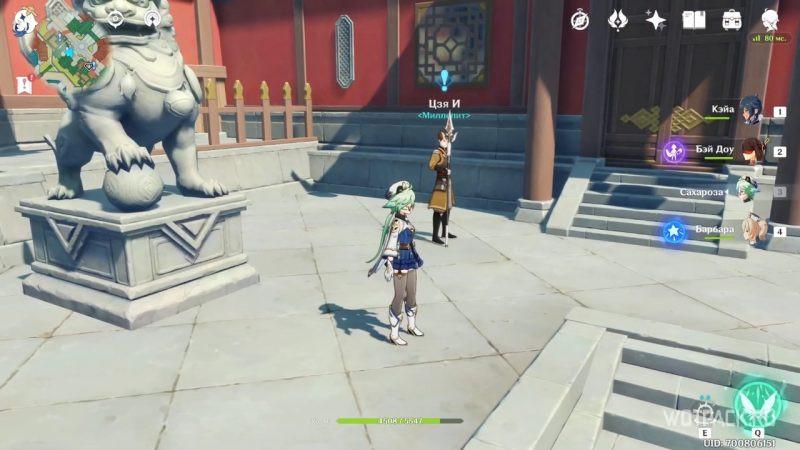Open the world map via minimap
This screenshot has width=800, height=450.
pyautogui.click(x=67, y=49)
